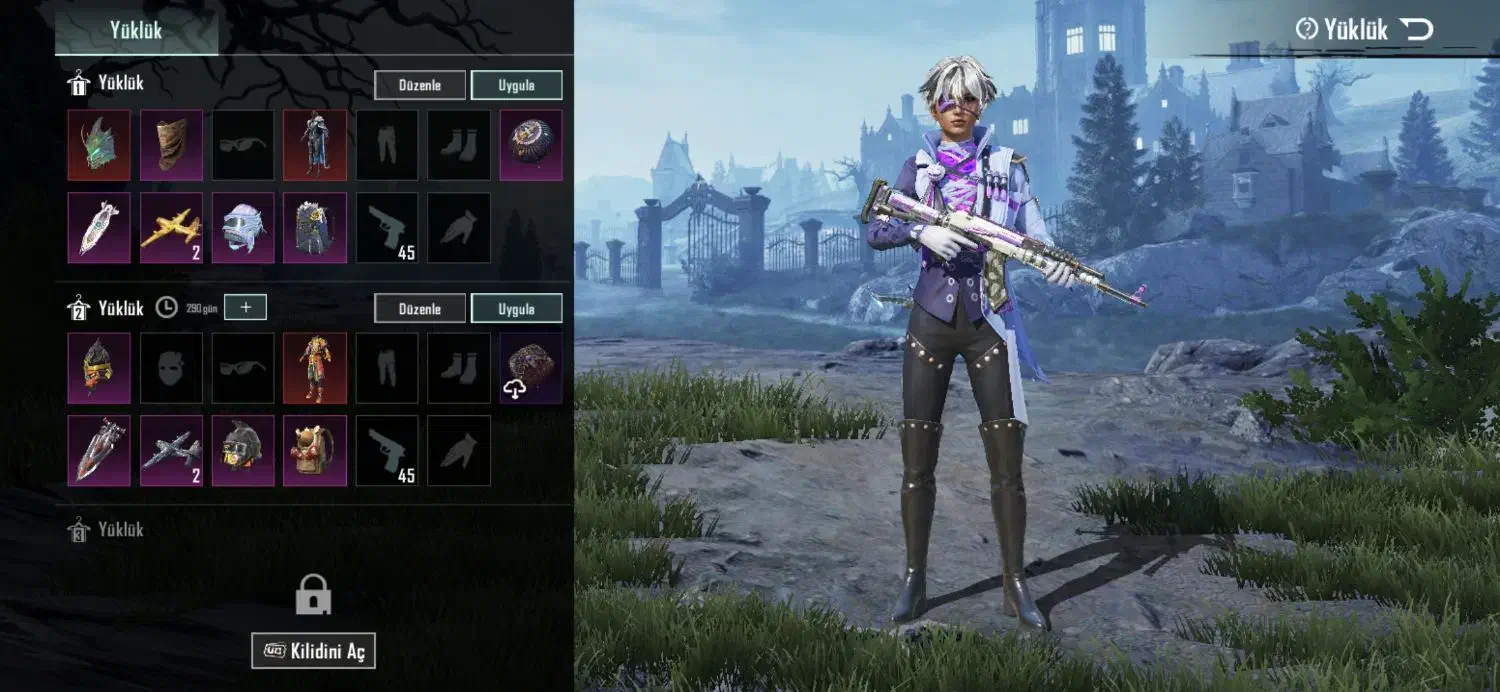Select the golden airplane skin slot
1500x692 pixels.
[171, 228]
